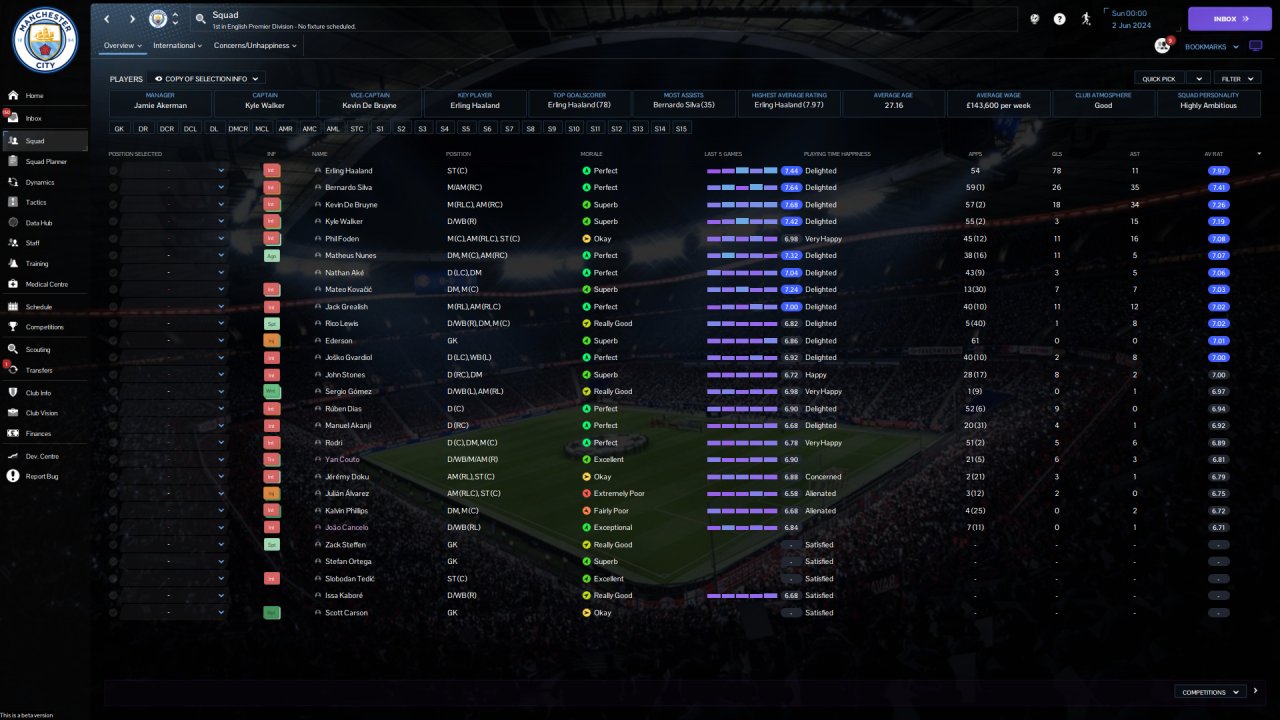Select Erling Haaland's player row
Viewport: 1280px width, 720px height.
[x=348, y=171]
